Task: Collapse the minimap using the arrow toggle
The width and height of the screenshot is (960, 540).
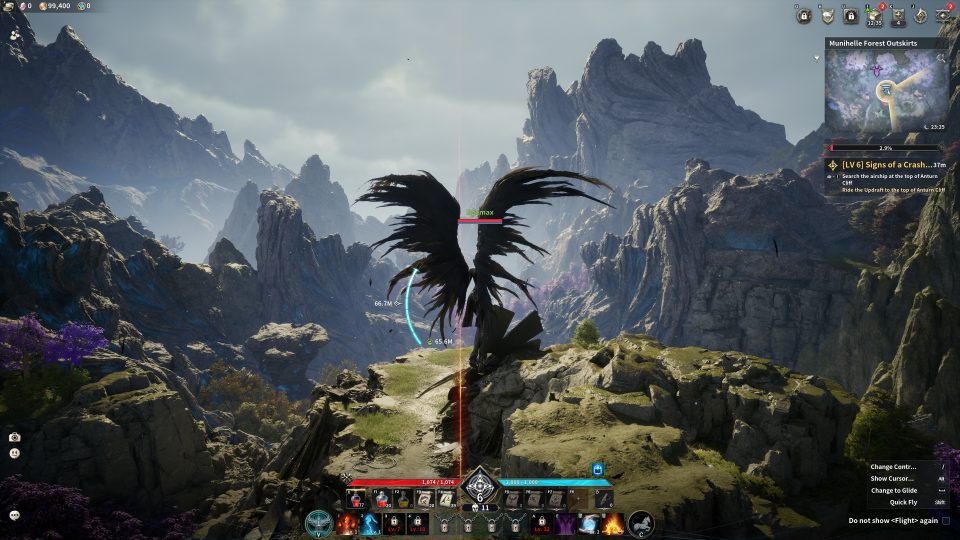Action: coord(818,58)
